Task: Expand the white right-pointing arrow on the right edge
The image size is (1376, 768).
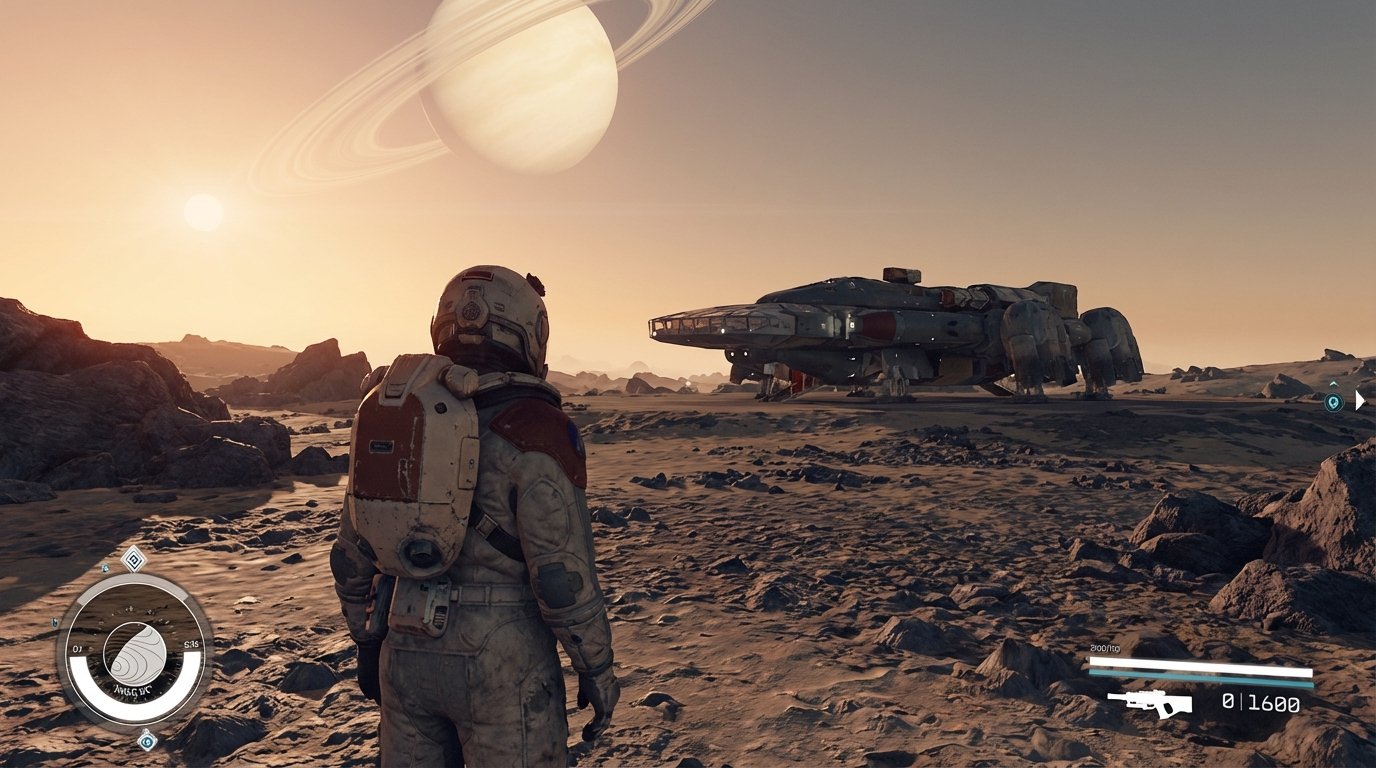Action: [1360, 400]
